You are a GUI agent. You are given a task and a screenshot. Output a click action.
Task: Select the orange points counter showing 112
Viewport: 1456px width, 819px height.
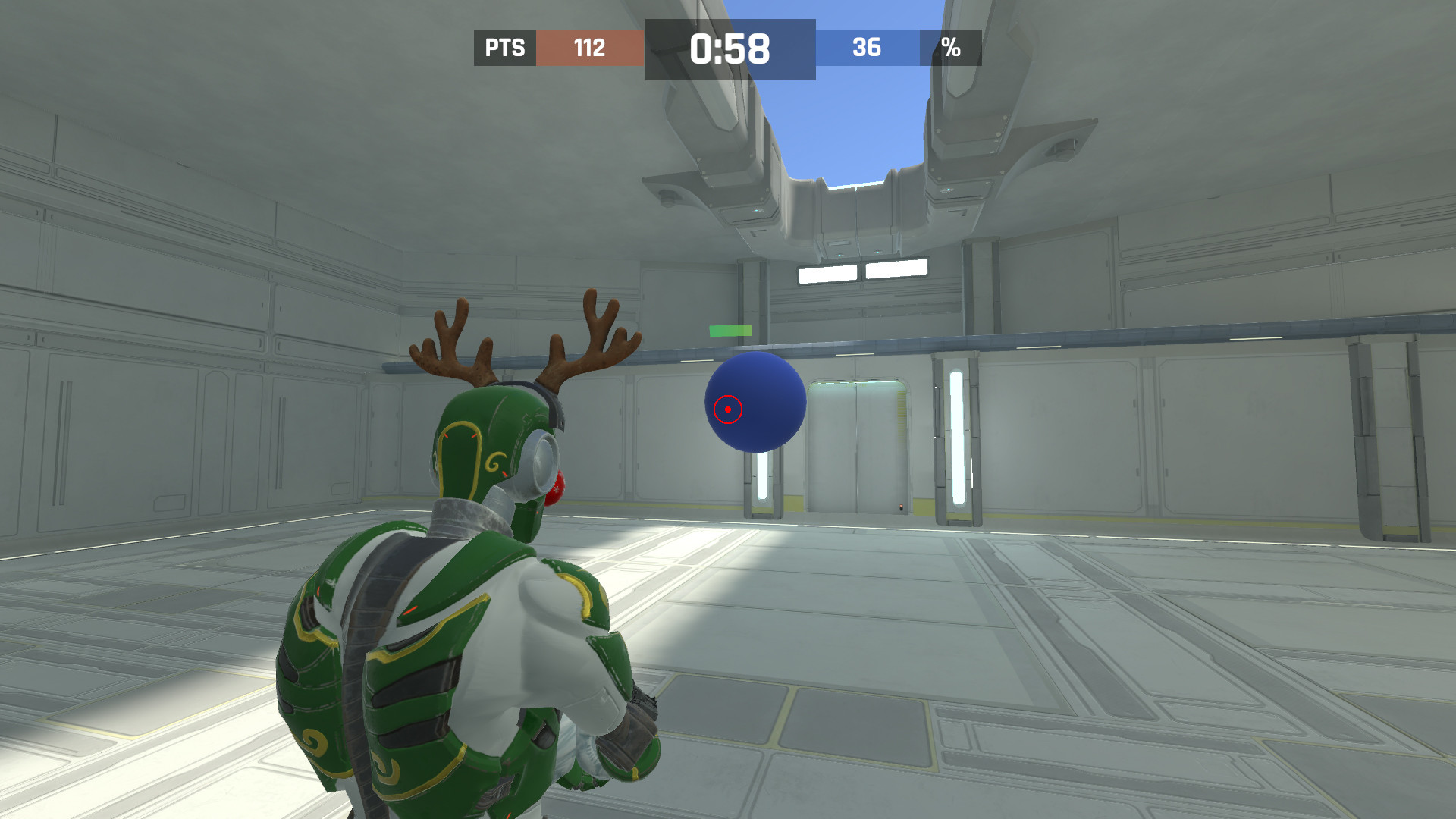(590, 49)
